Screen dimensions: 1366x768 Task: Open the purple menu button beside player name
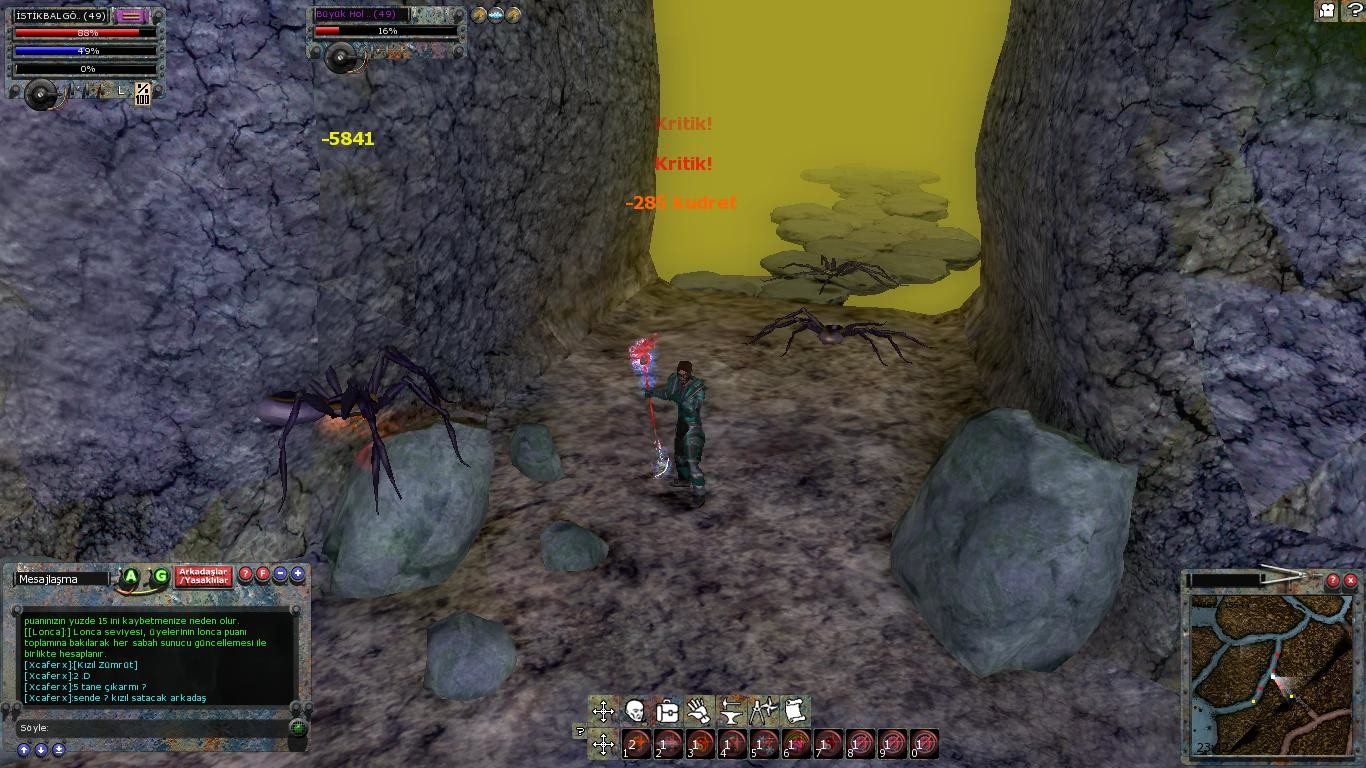[x=130, y=16]
